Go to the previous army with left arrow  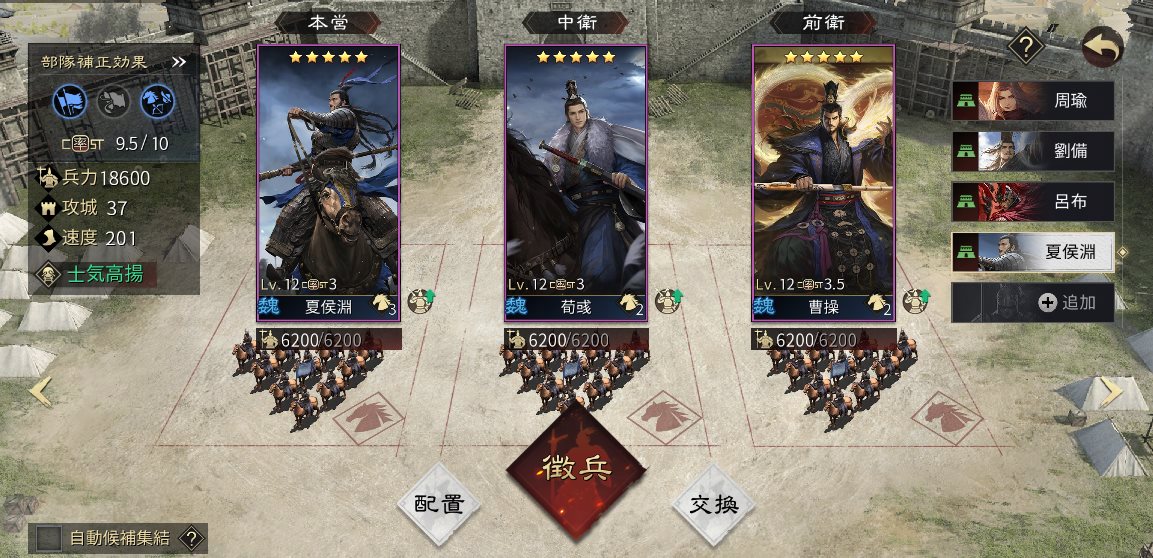tap(40, 392)
